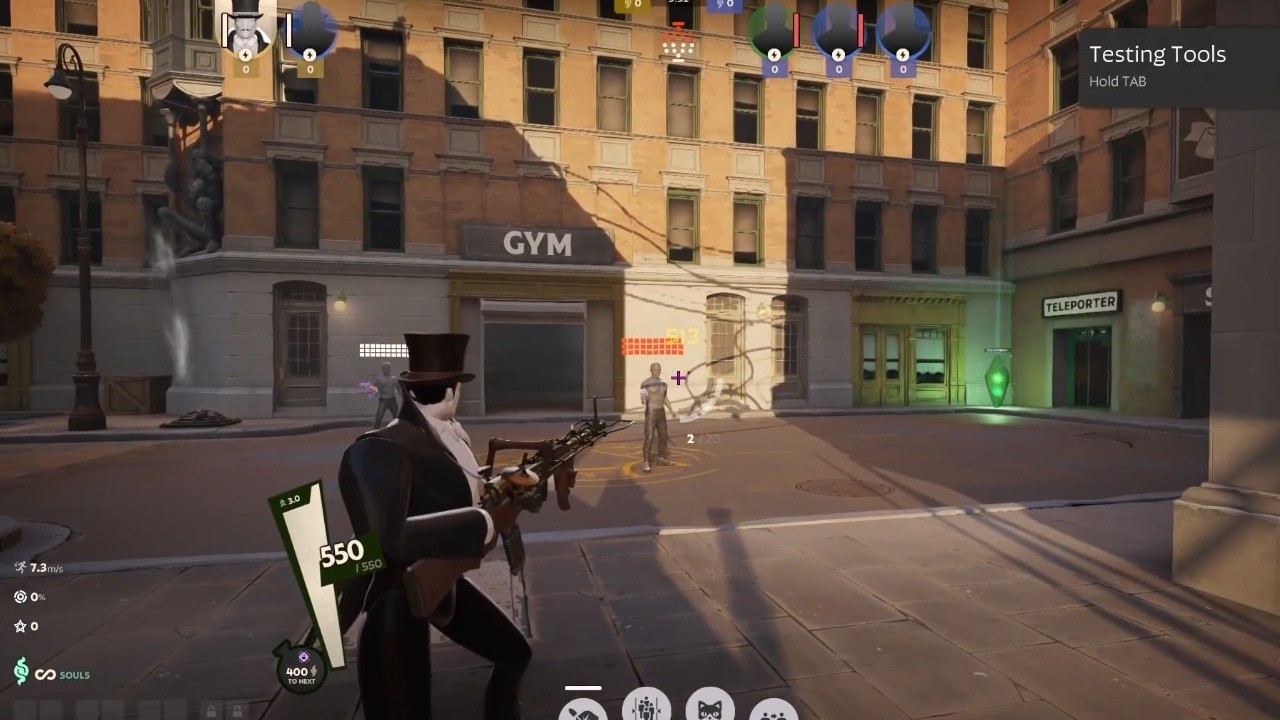Open the weapon testing tools icon
1280x720 pixels.
point(585,712)
